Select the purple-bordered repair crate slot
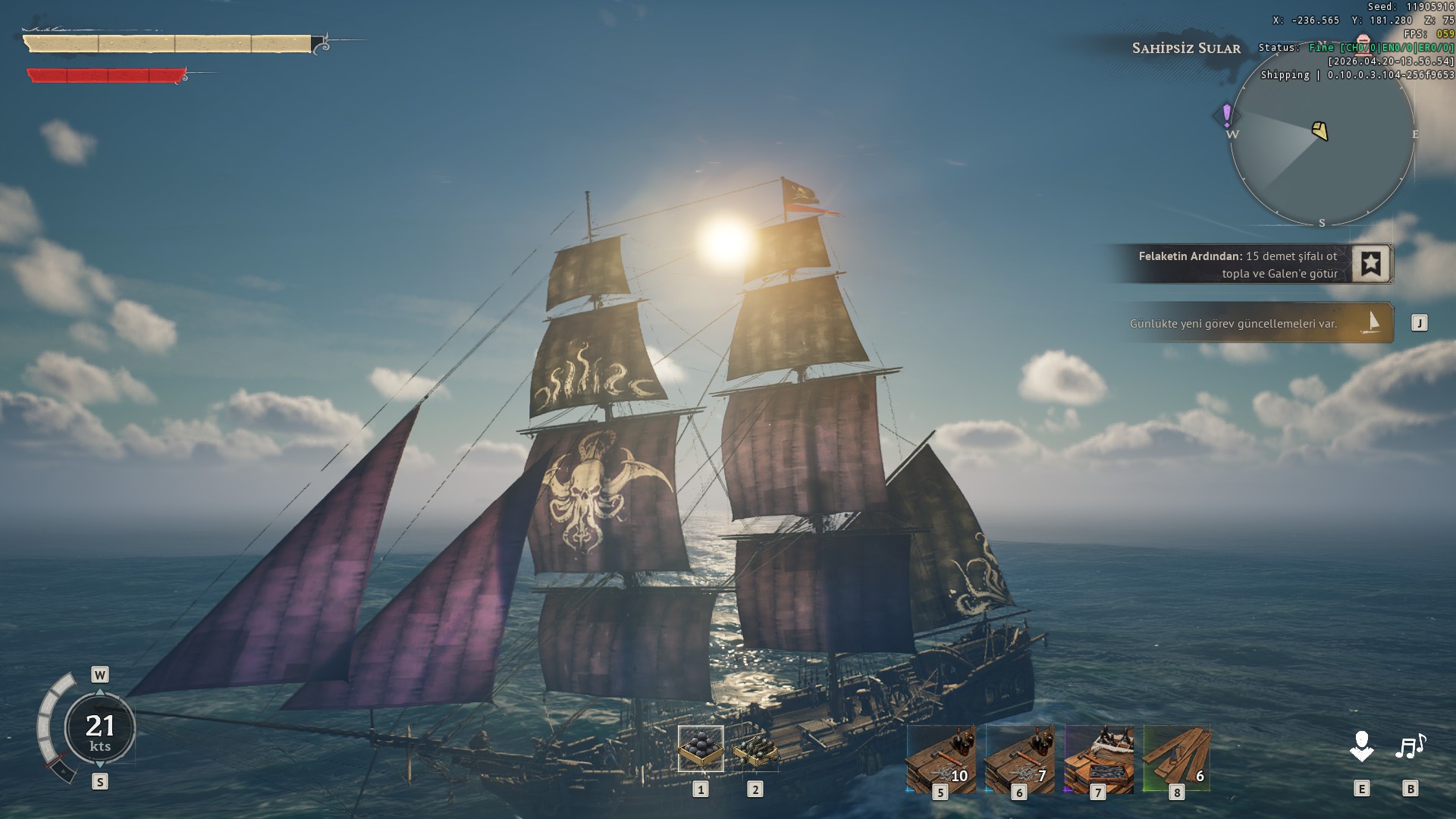The image size is (1456, 819). click(1099, 758)
